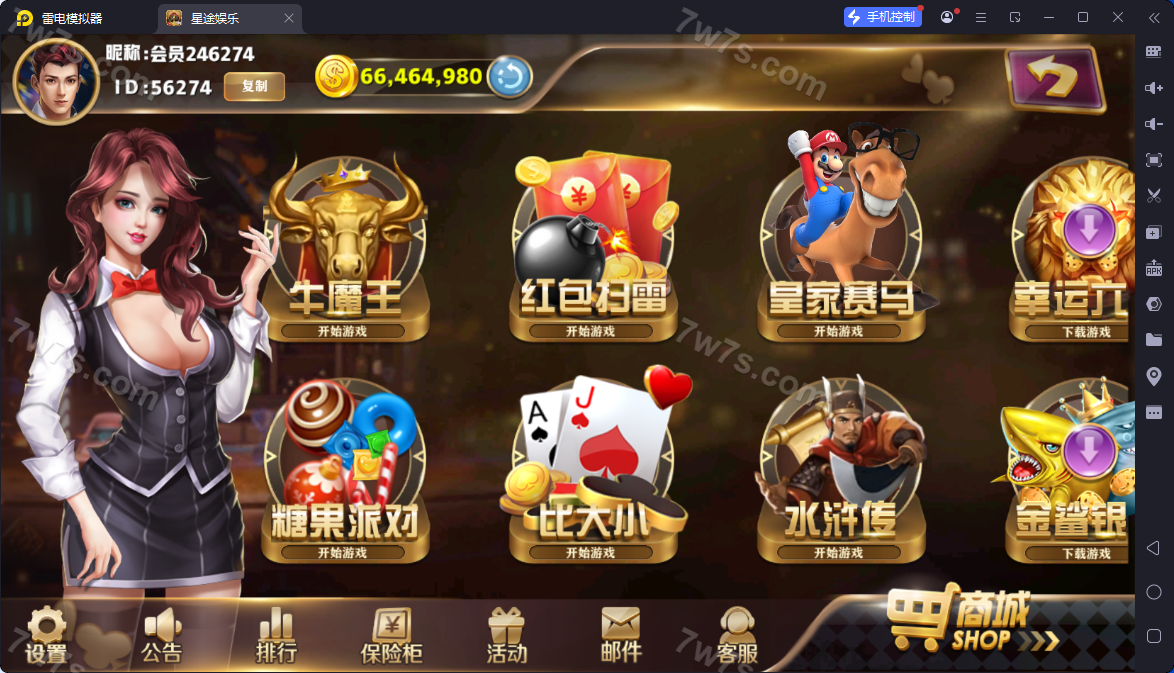Check the 活动 events gift box

pyautogui.click(x=506, y=636)
